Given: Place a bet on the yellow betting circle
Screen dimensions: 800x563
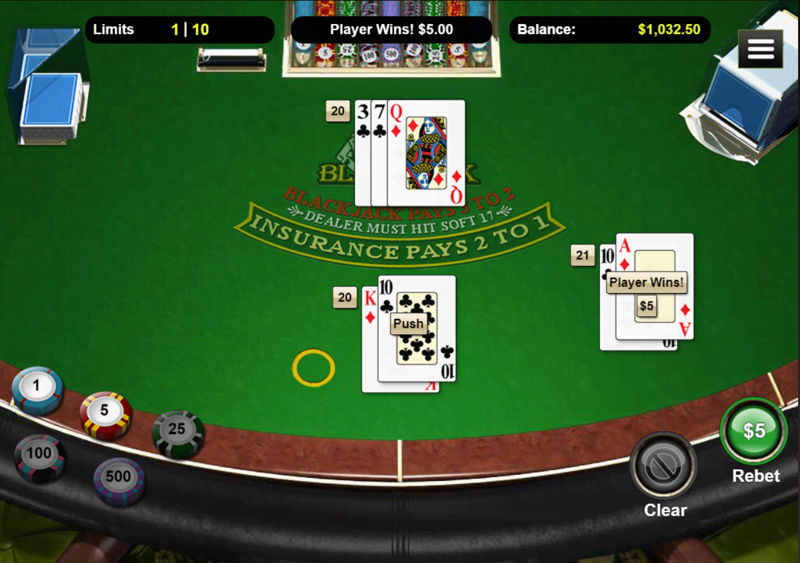Looking at the screenshot, I should pyautogui.click(x=313, y=368).
